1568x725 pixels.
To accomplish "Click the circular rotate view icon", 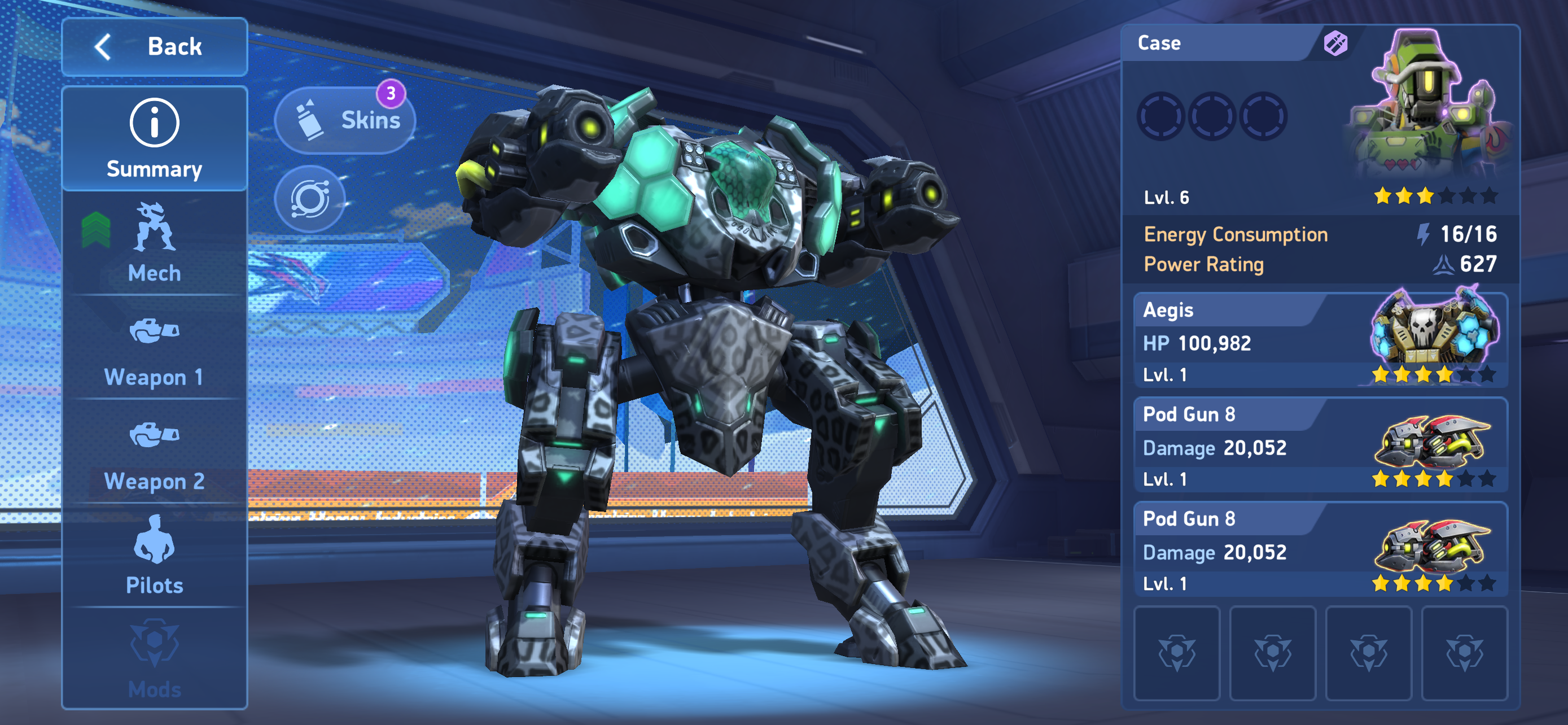I will click(x=310, y=198).
